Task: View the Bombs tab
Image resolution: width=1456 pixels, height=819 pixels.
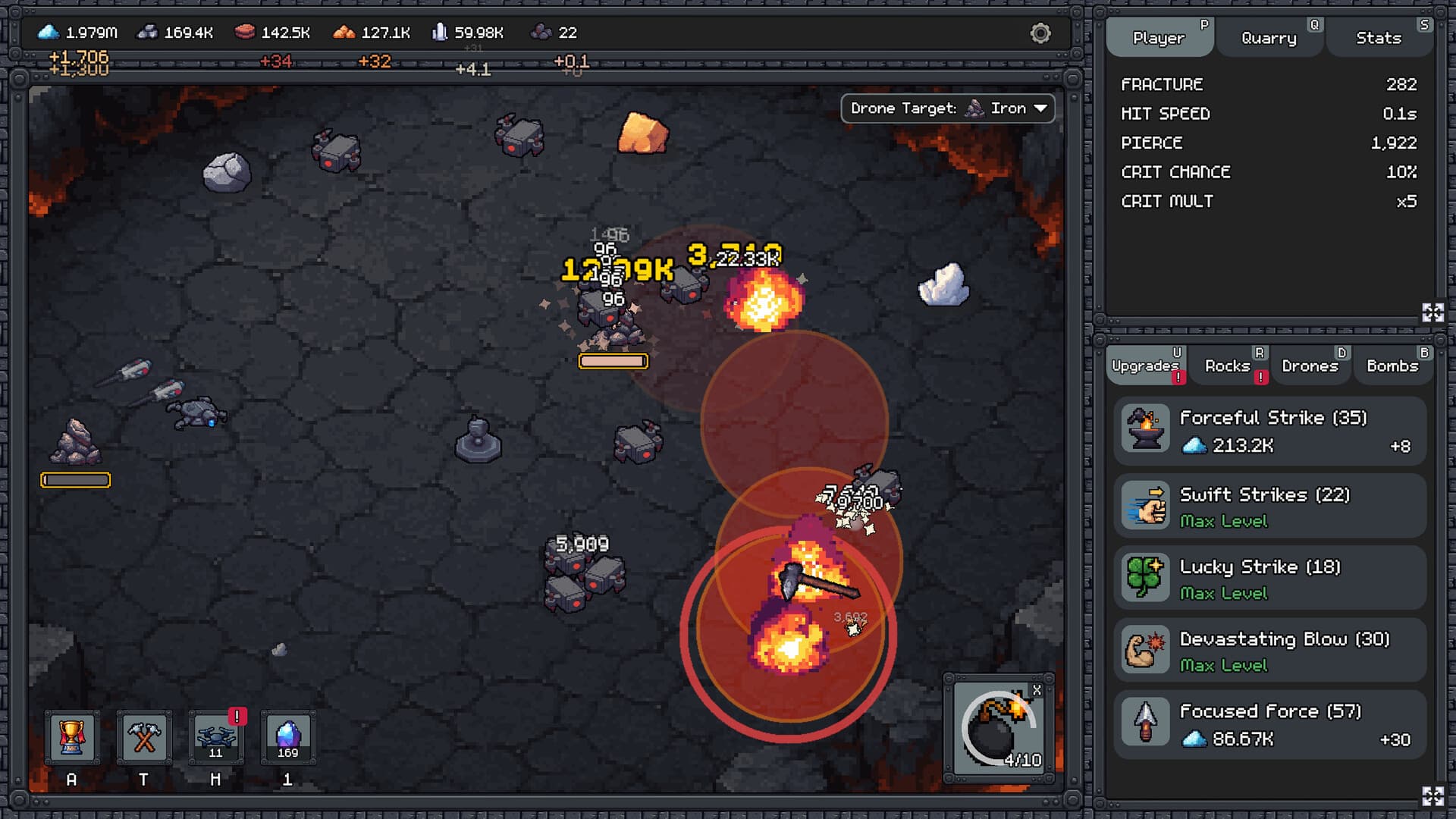Action: (1392, 366)
